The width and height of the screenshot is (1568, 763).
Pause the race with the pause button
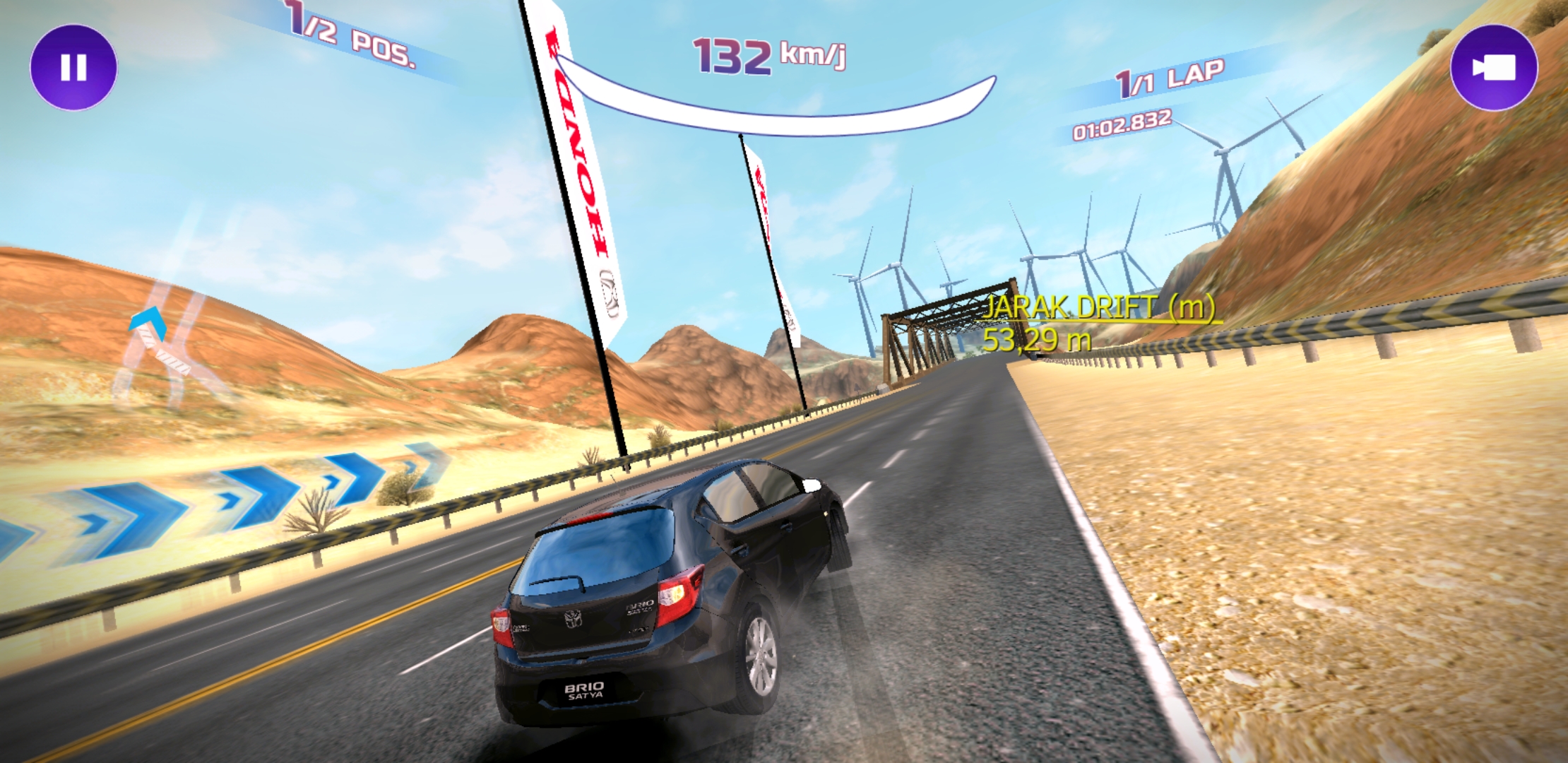[x=73, y=68]
